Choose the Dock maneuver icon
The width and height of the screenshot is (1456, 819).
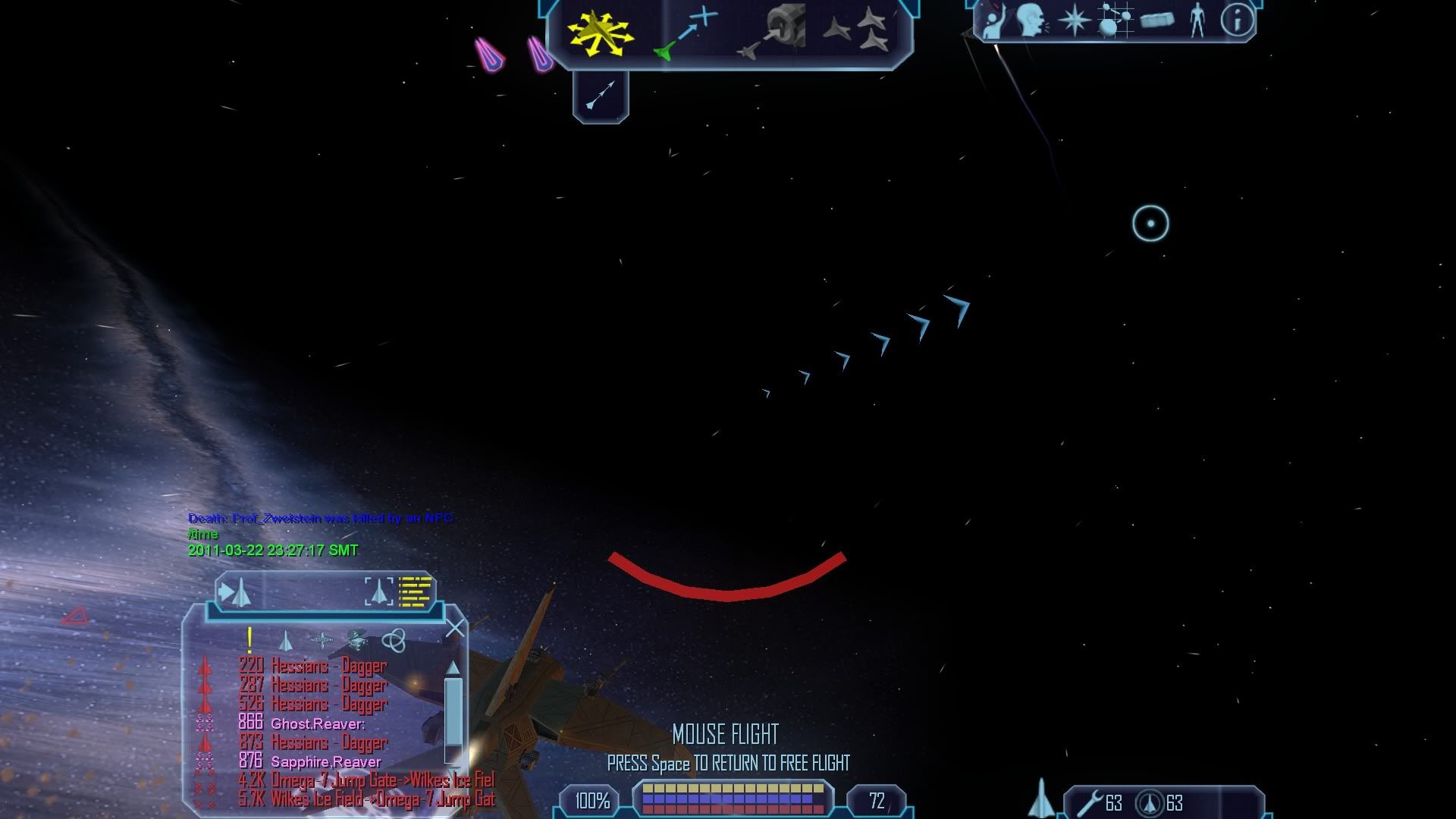770,34
